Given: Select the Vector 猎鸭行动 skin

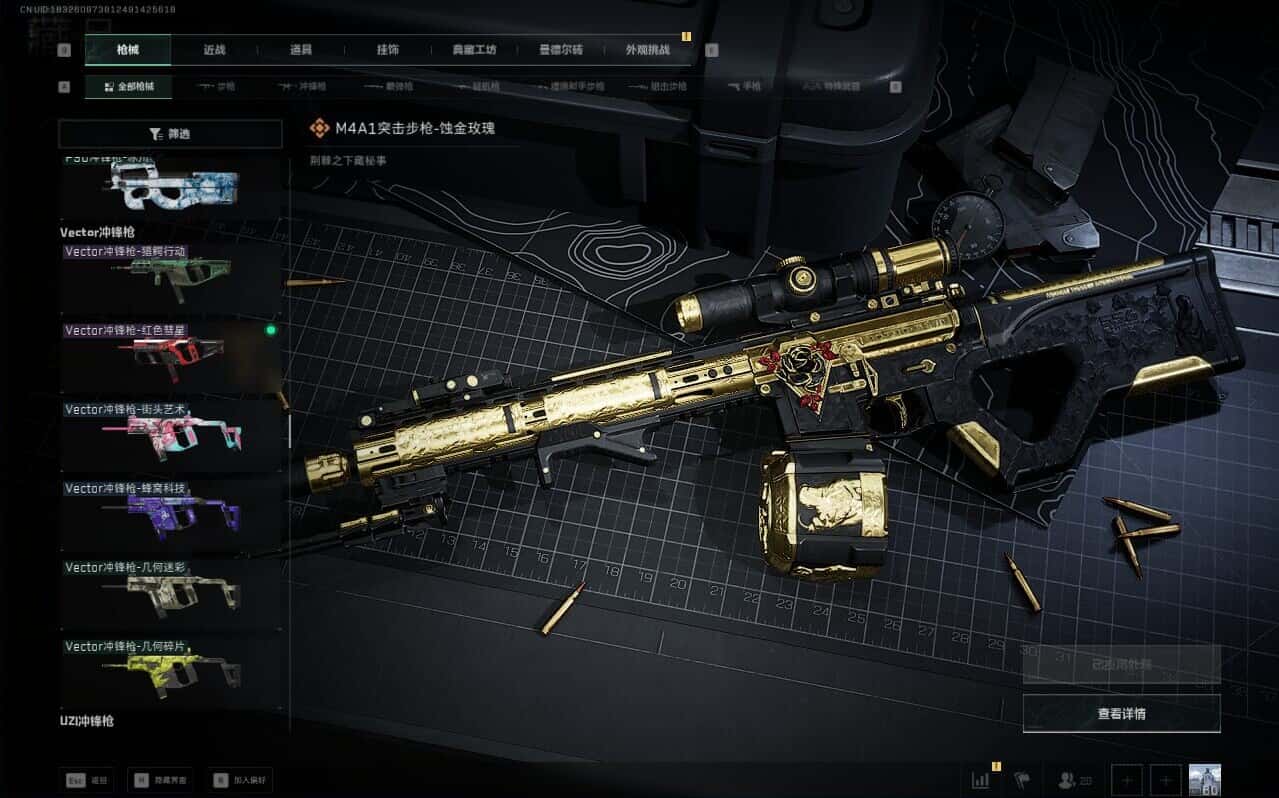Looking at the screenshot, I should coord(172,276).
